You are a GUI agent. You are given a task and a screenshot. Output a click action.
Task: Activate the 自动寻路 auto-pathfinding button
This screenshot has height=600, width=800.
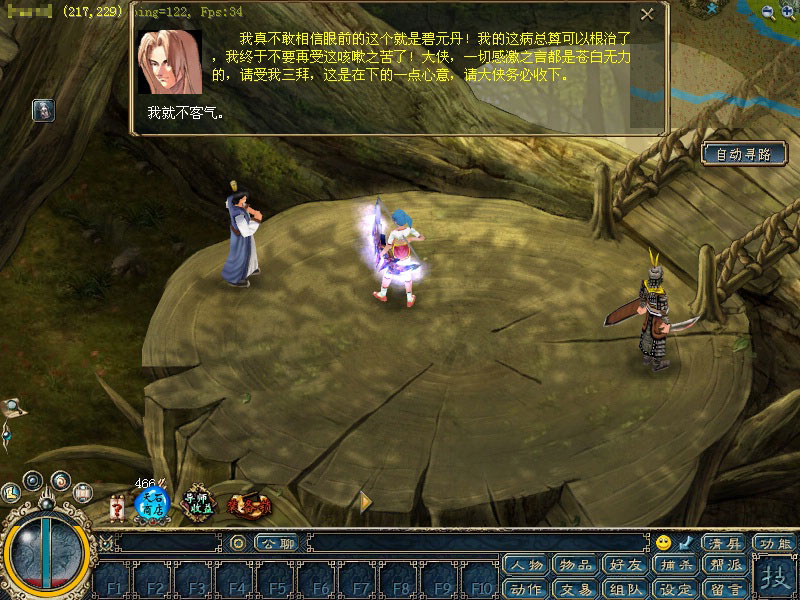click(x=744, y=154)
